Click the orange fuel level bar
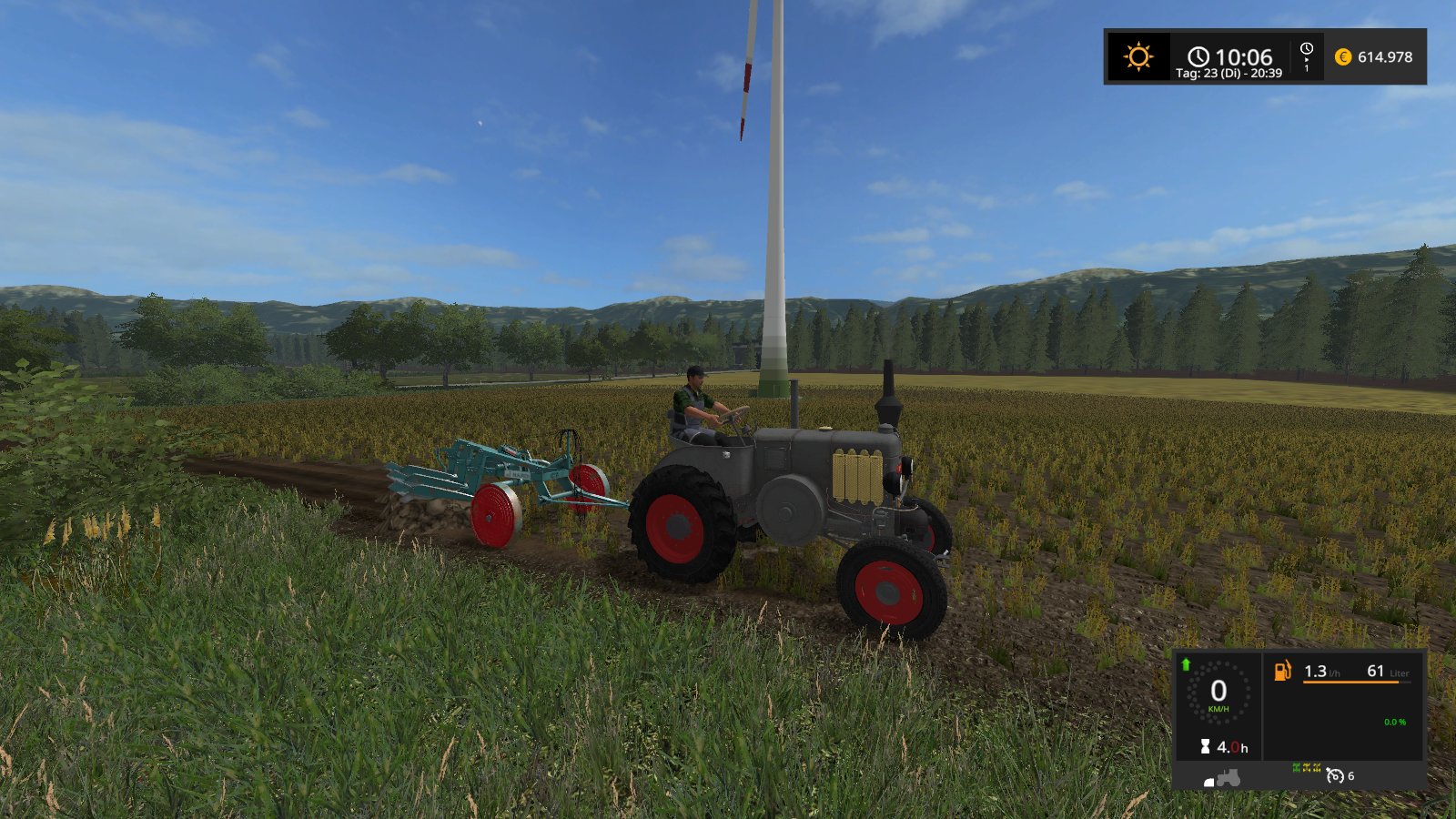 pyautogui.click(x=1350, y=682)
